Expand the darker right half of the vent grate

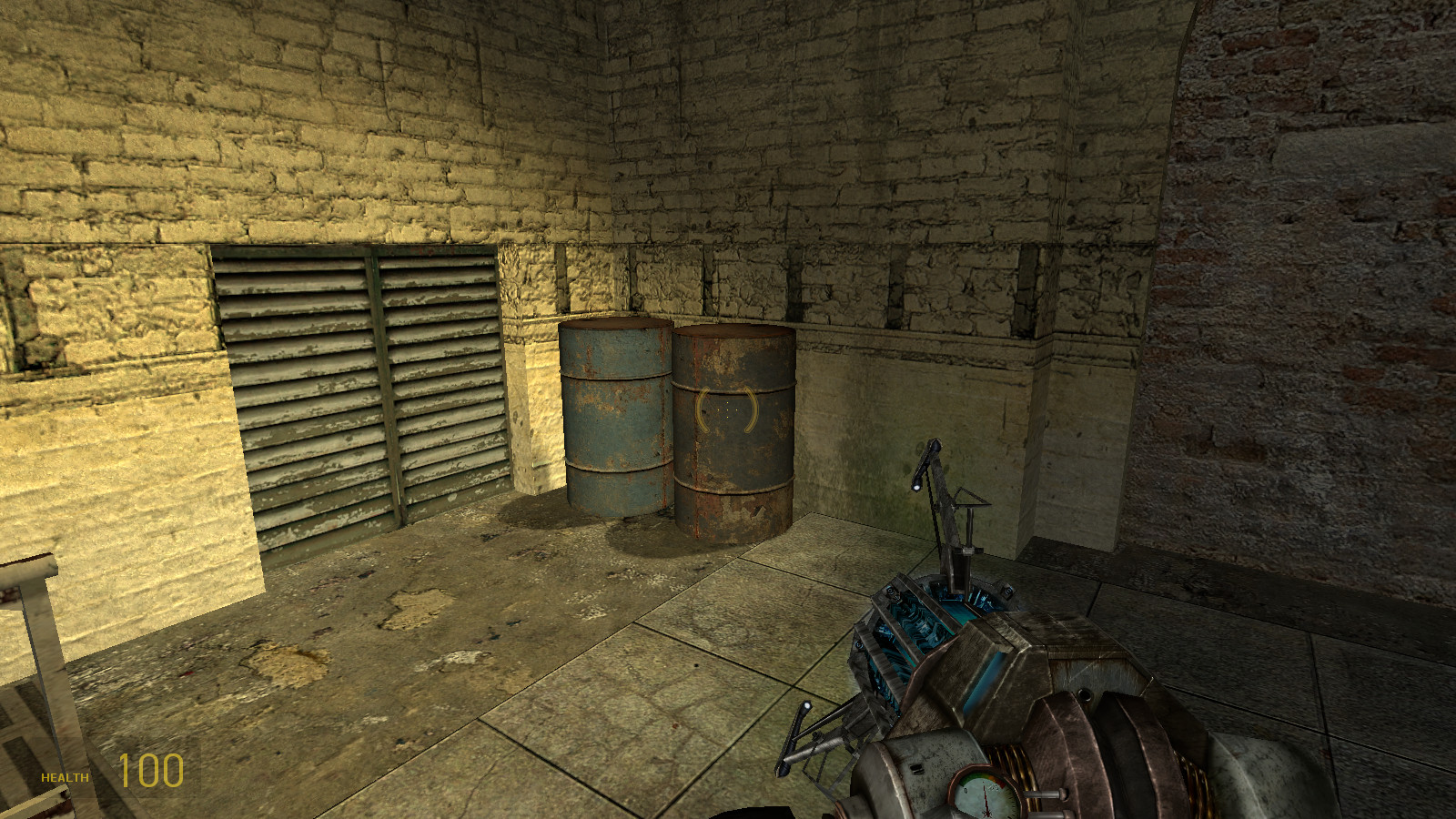click(x=446, y=391)
